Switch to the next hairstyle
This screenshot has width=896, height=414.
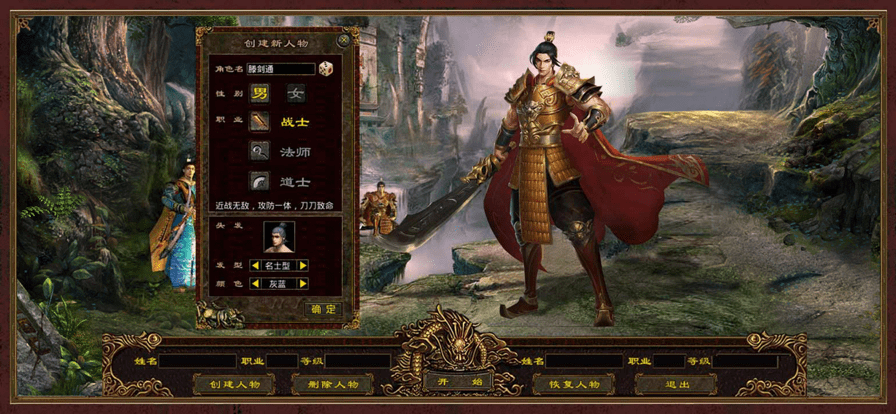tap(302, 266)
